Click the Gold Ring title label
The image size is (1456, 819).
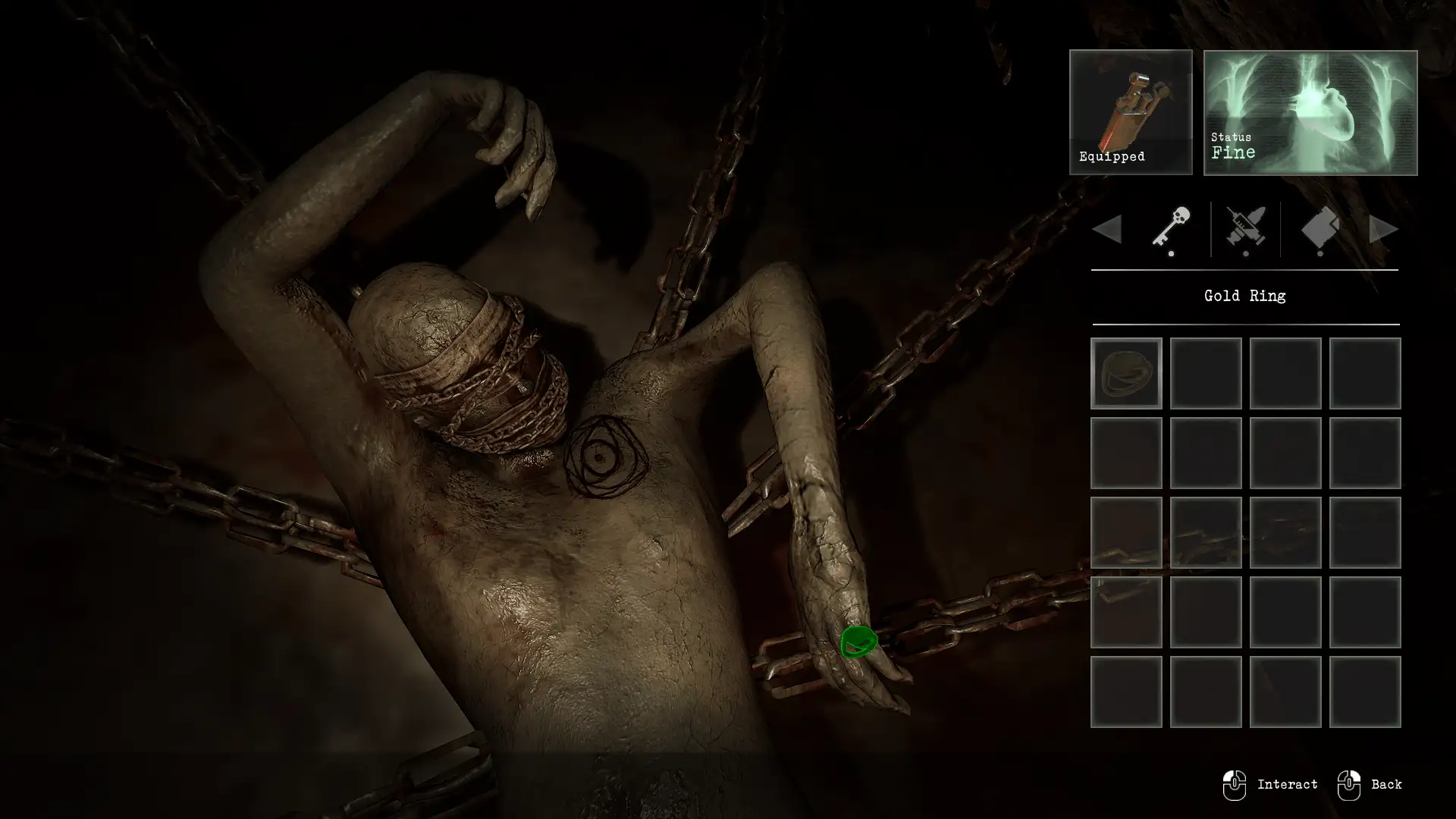point(1244,296)
